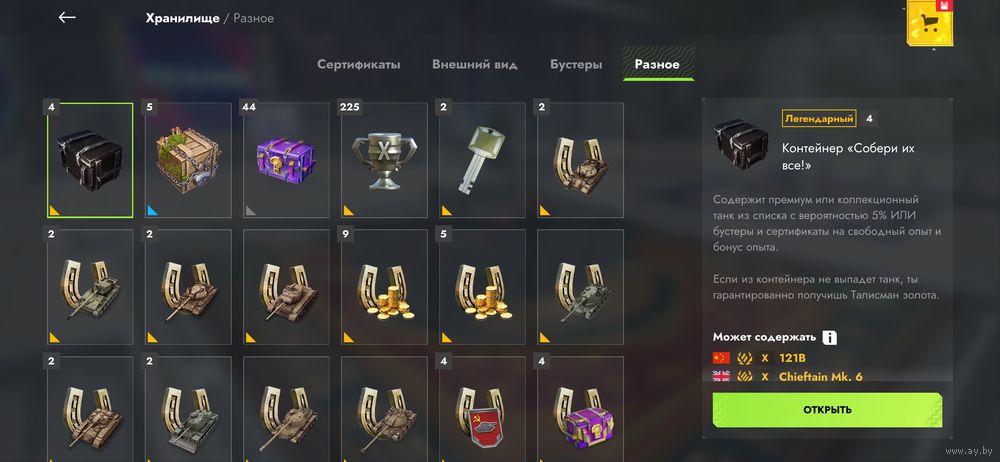The height and width of the screenshot is (462, 1000).
Task: Choose the mossy wooden crate slot
Action: coord(187,160)
